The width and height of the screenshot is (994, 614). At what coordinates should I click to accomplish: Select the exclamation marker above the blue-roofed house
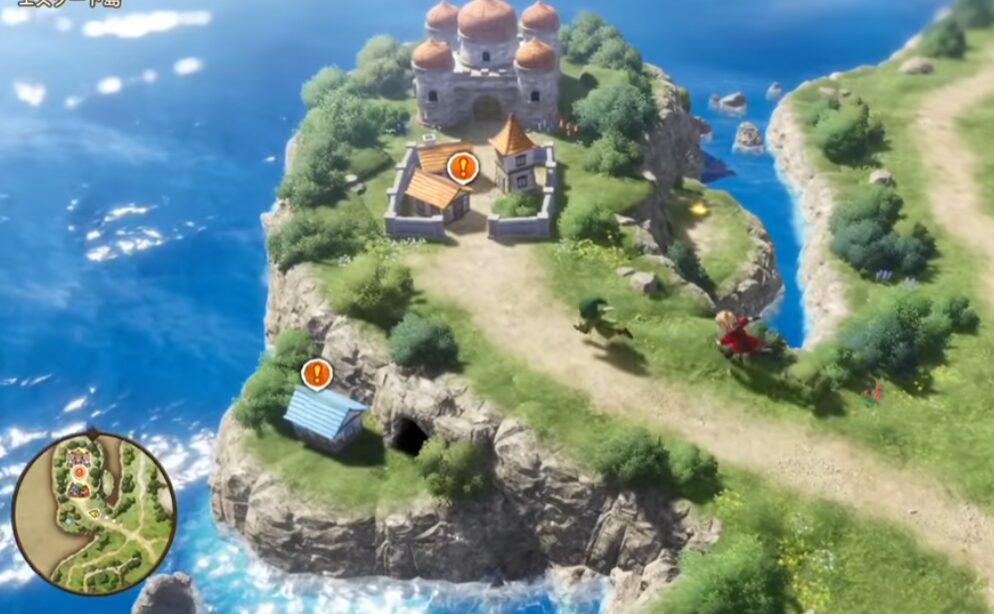point(317,374)
